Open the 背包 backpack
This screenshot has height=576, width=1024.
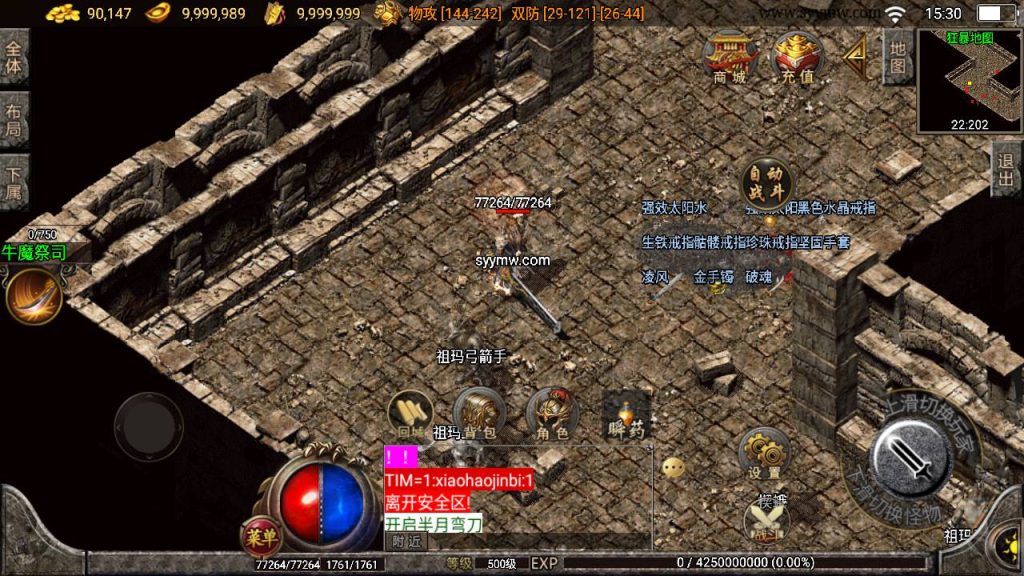click(478, 412)
